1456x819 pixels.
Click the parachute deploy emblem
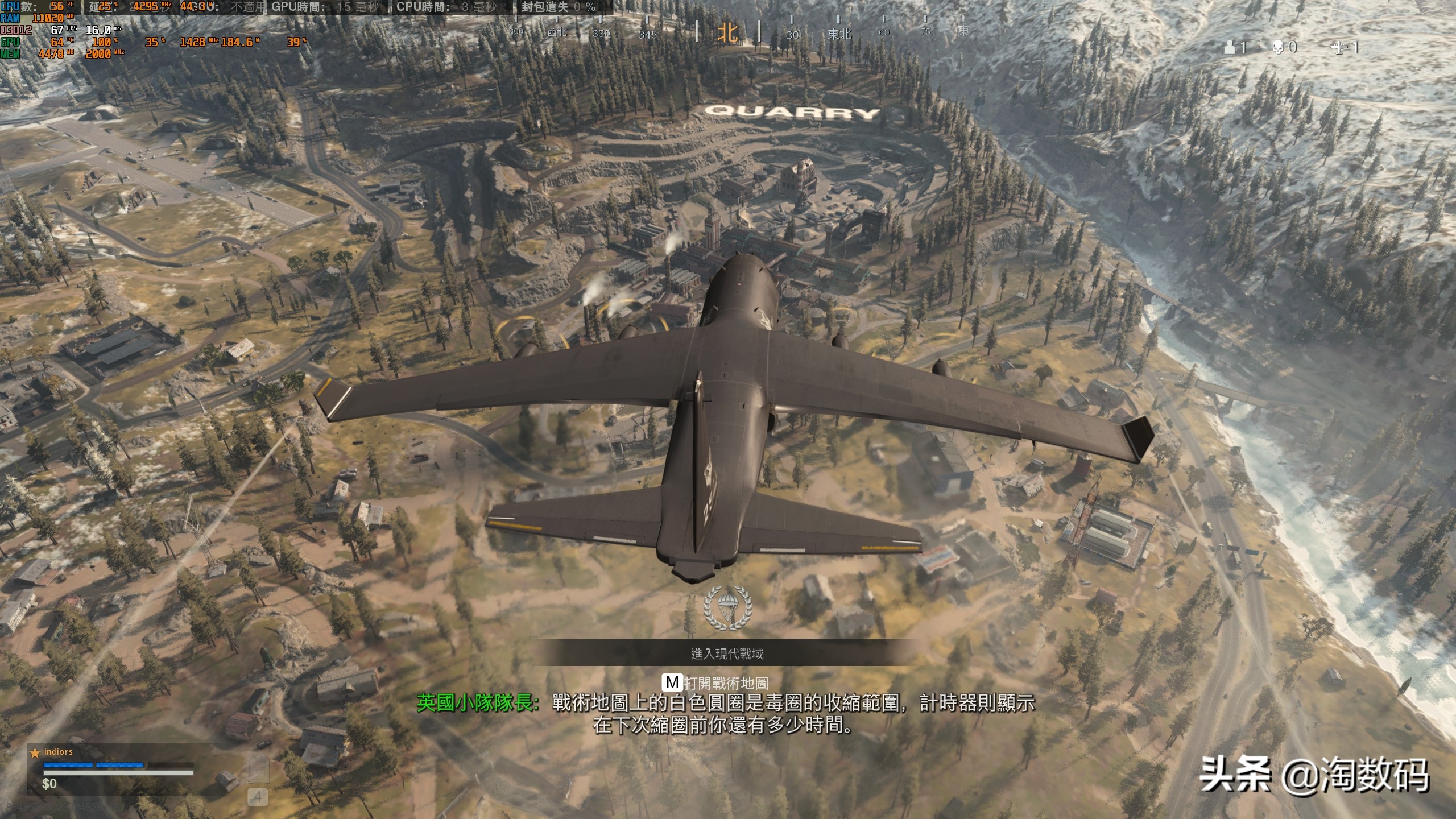click(x=727, y=607)
